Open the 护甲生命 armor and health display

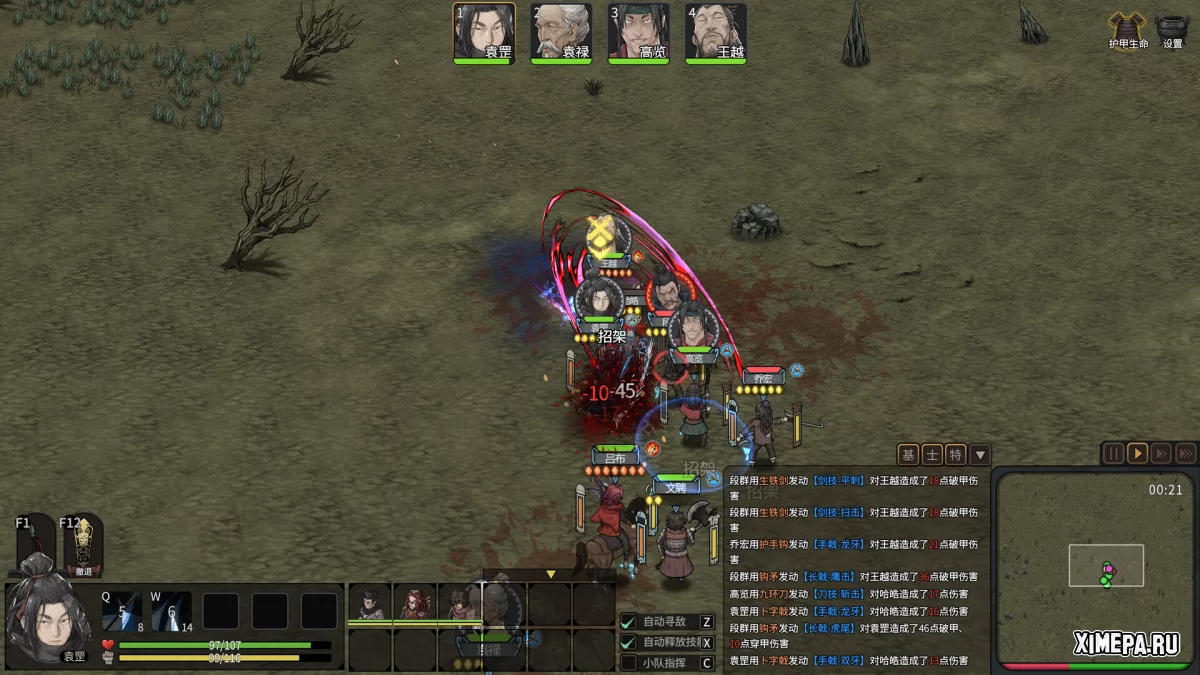point(1128,30)
